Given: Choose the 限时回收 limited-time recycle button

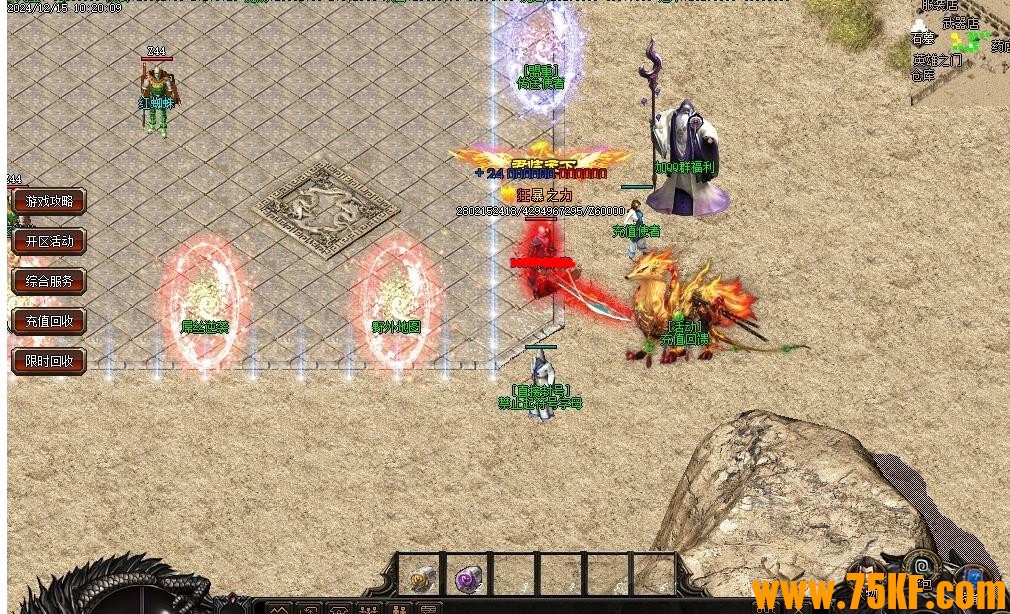Looking at the screenshot, I should coord(49,361).
